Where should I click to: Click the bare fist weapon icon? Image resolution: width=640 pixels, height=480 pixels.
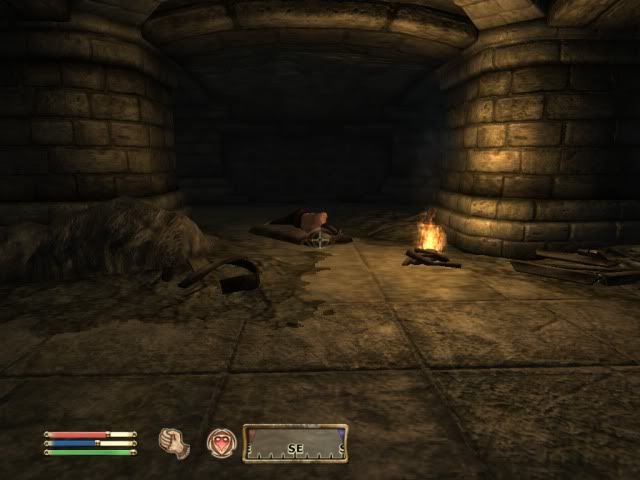(175, 443)
